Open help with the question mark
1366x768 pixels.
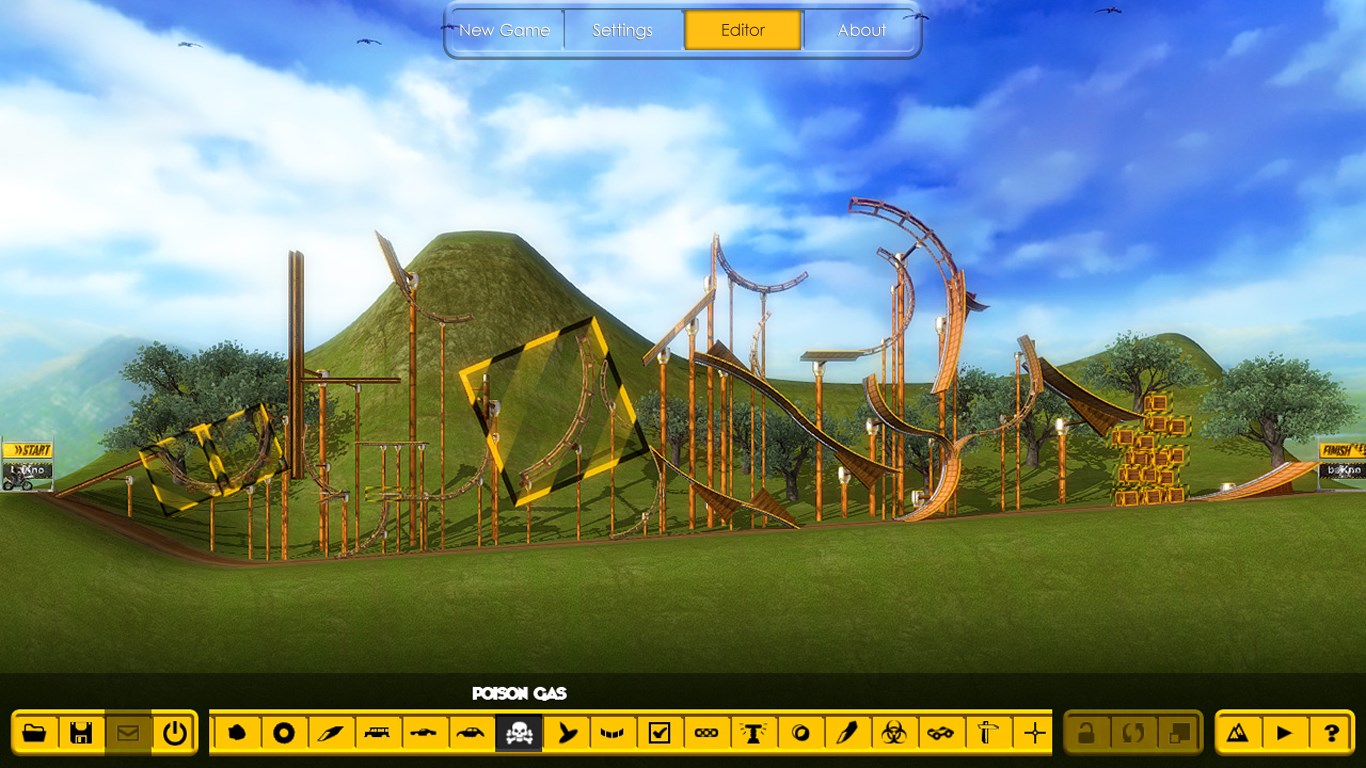pyautogui.click(x=1331, y=733)
